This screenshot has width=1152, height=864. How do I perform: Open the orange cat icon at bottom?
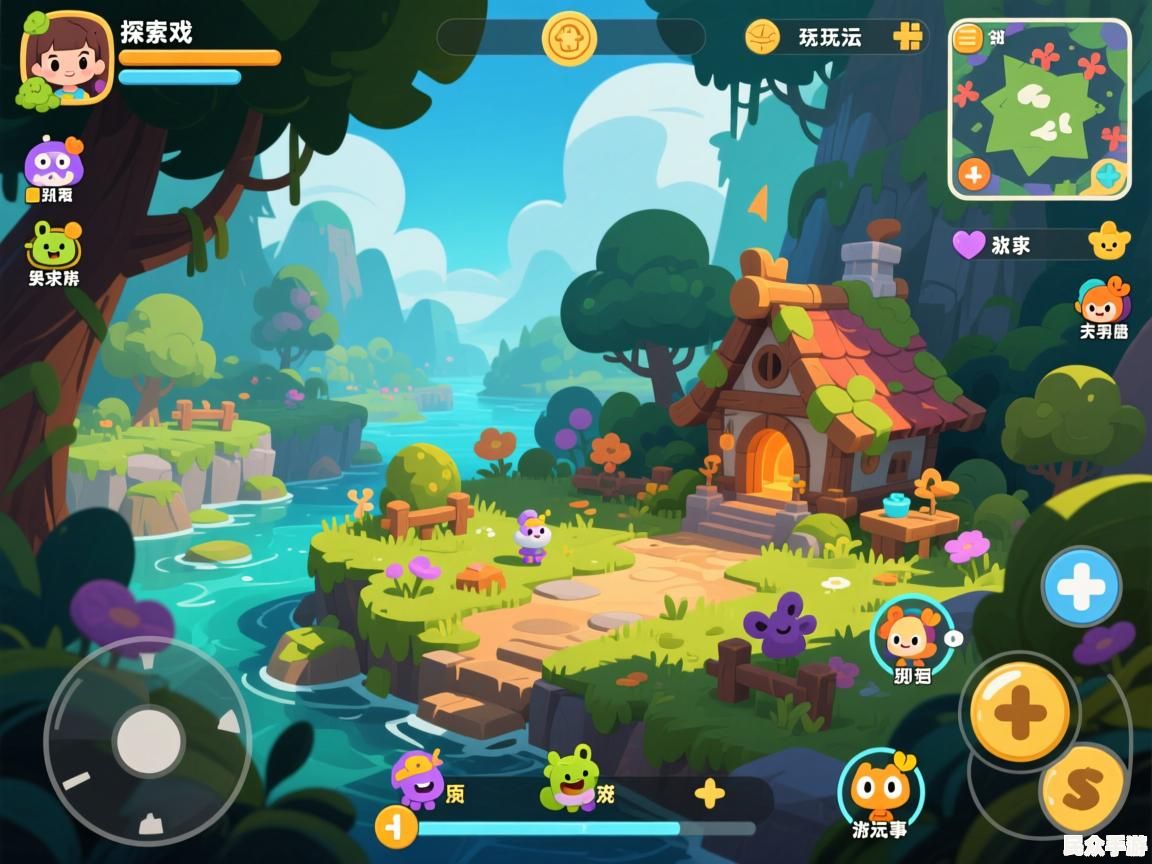(x=880, y=787)
